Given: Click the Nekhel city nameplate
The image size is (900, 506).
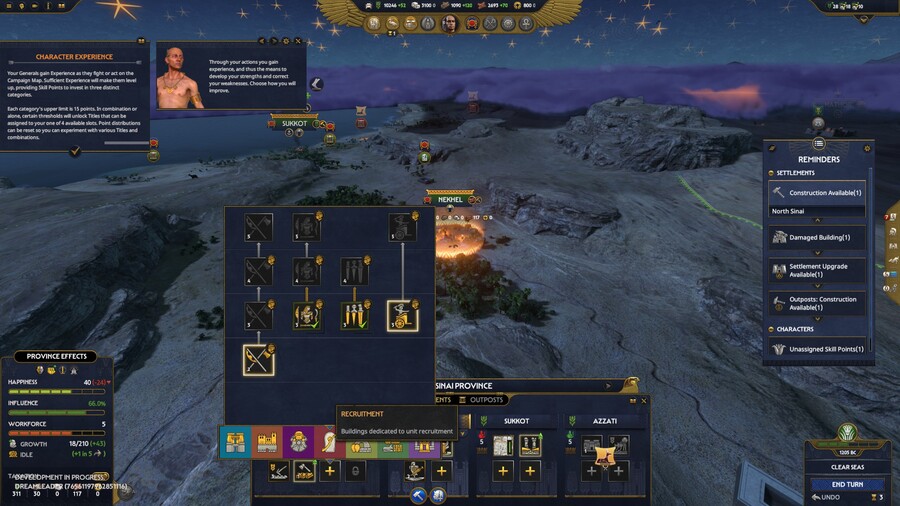Looking at the screenshot, I should pyautogui.click(x=450, y=200).
